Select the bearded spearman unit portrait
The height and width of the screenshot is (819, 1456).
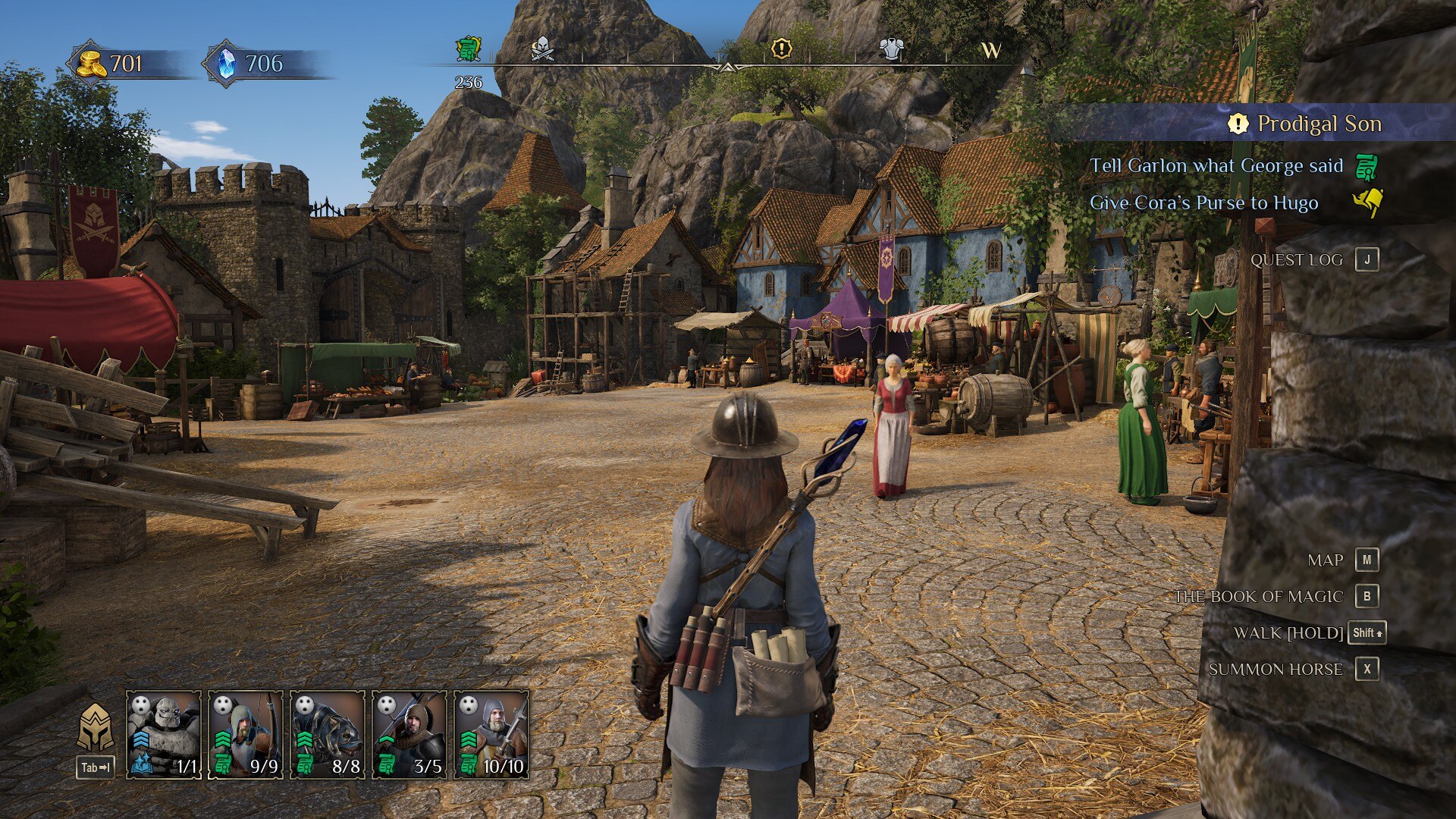click(x=491, y=734)
